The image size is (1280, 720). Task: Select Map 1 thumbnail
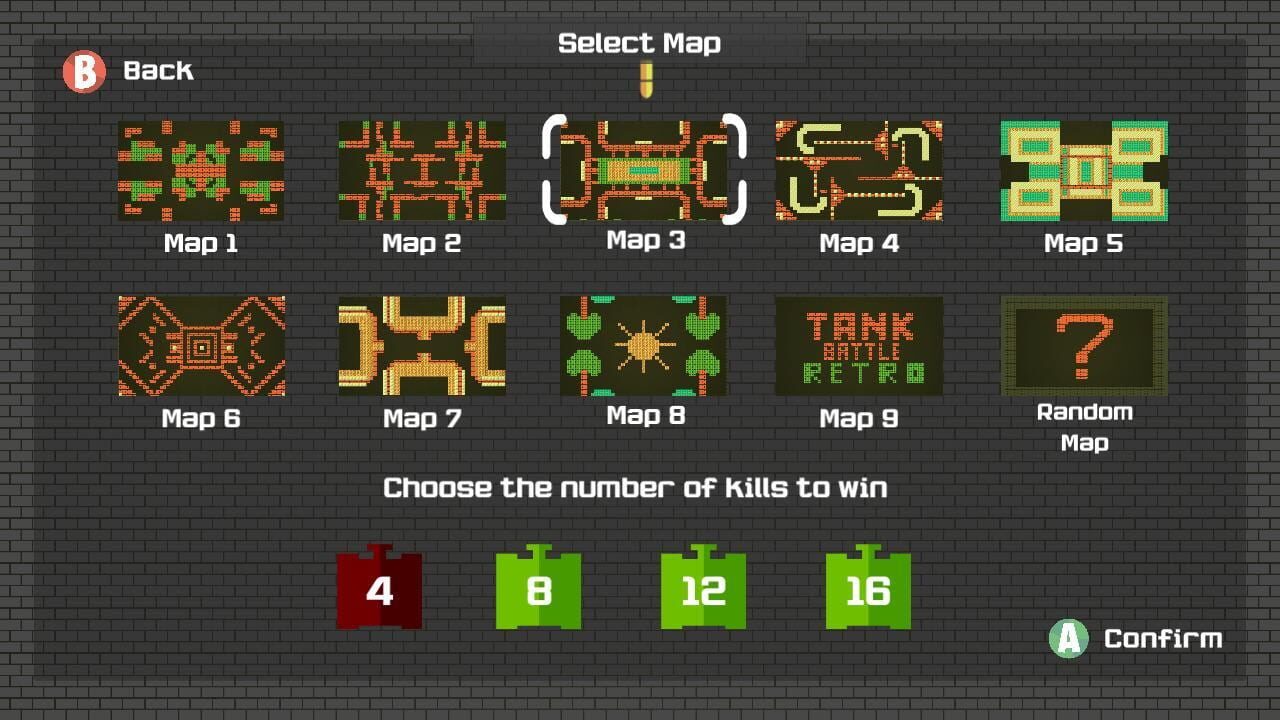[200, 170]
